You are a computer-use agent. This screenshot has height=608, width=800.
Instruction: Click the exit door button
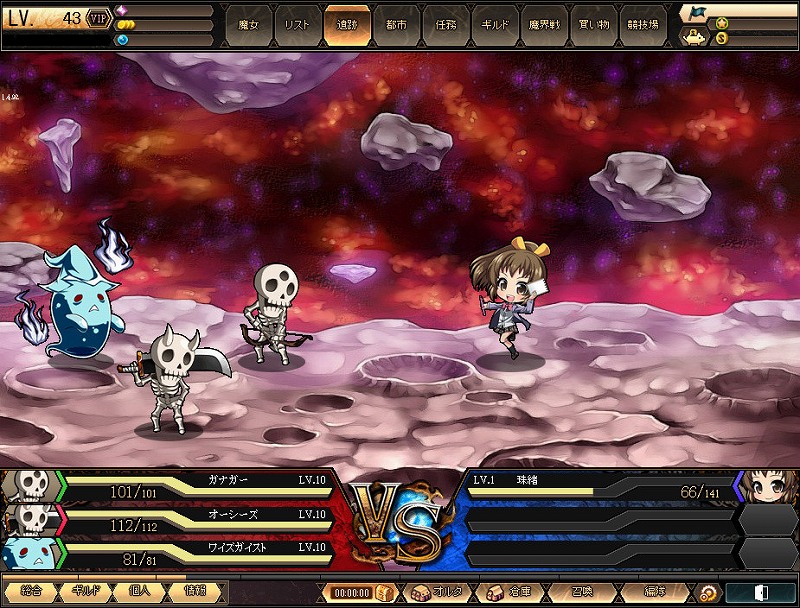(x=760, y=592)
